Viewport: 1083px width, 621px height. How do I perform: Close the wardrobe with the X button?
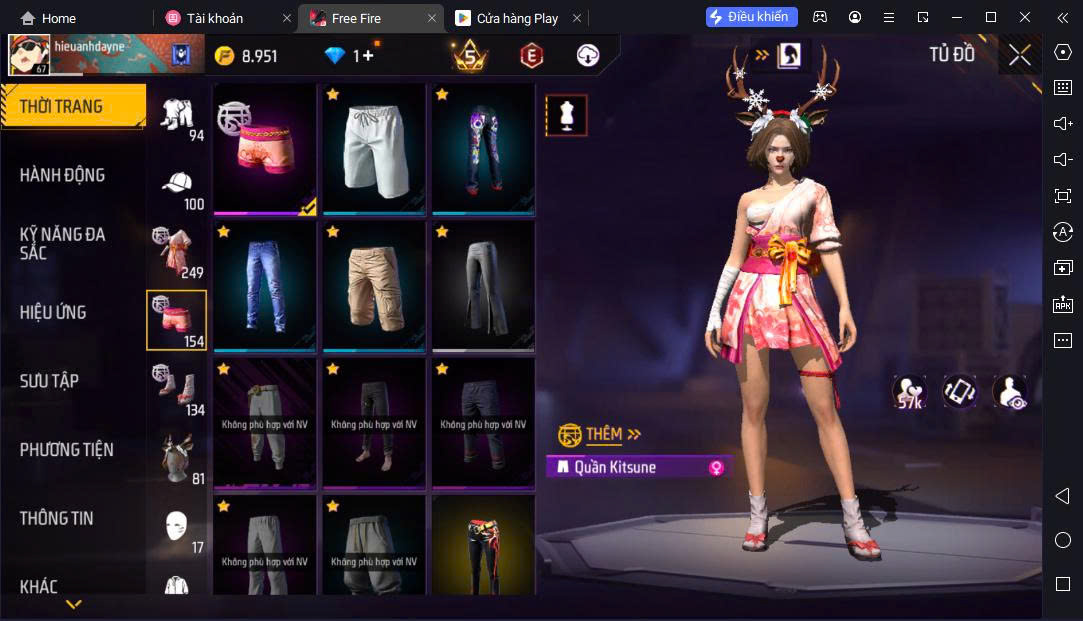[x=1019, y=55]
